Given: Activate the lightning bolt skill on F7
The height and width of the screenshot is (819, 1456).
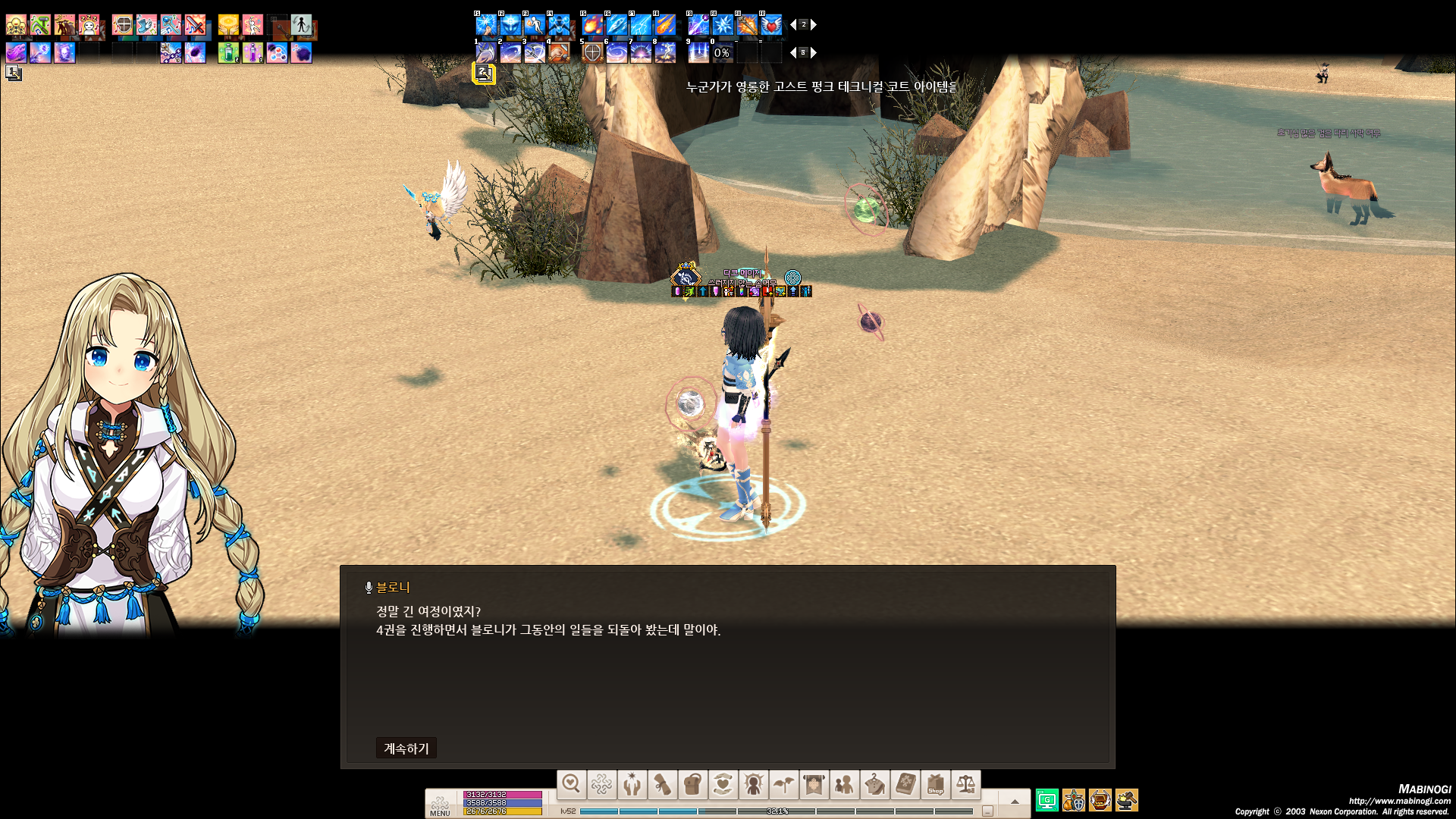Looking at the screenshot, I should (x=641, y=25).
